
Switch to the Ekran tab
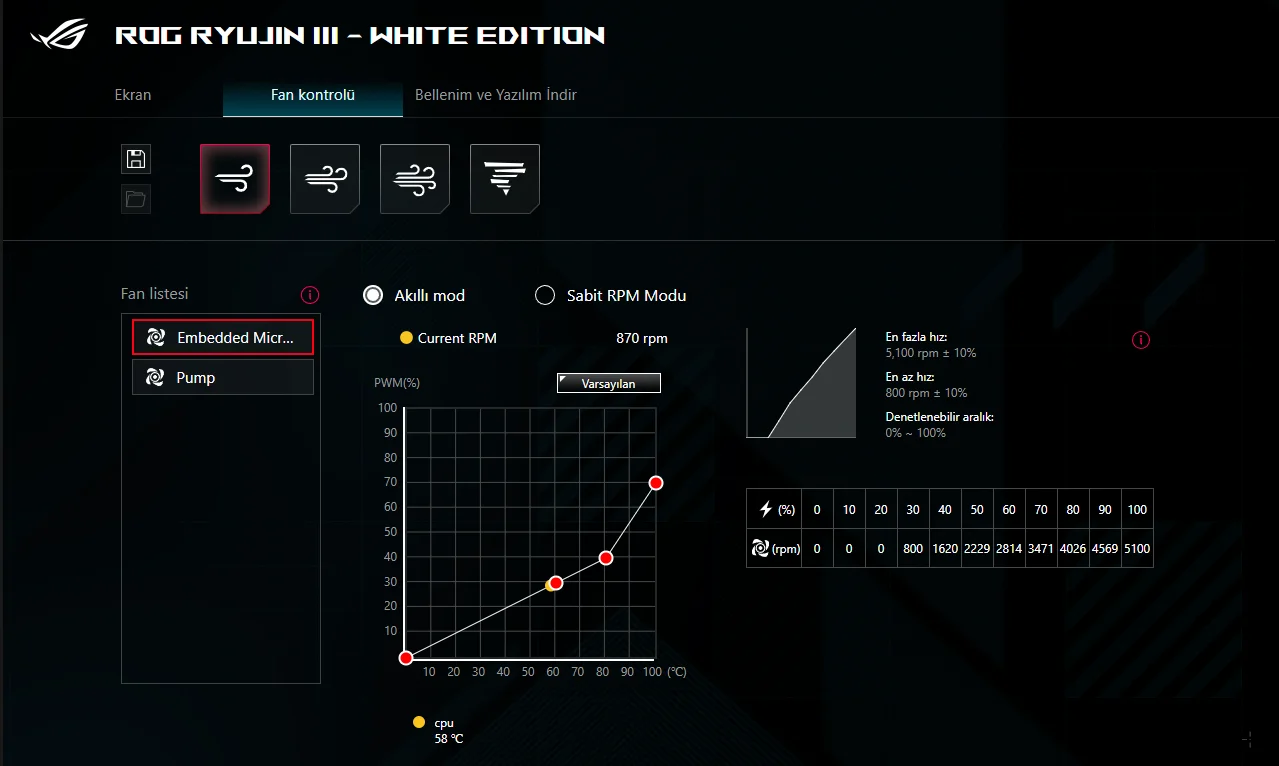pyautogui.click(x=133, y=95)
